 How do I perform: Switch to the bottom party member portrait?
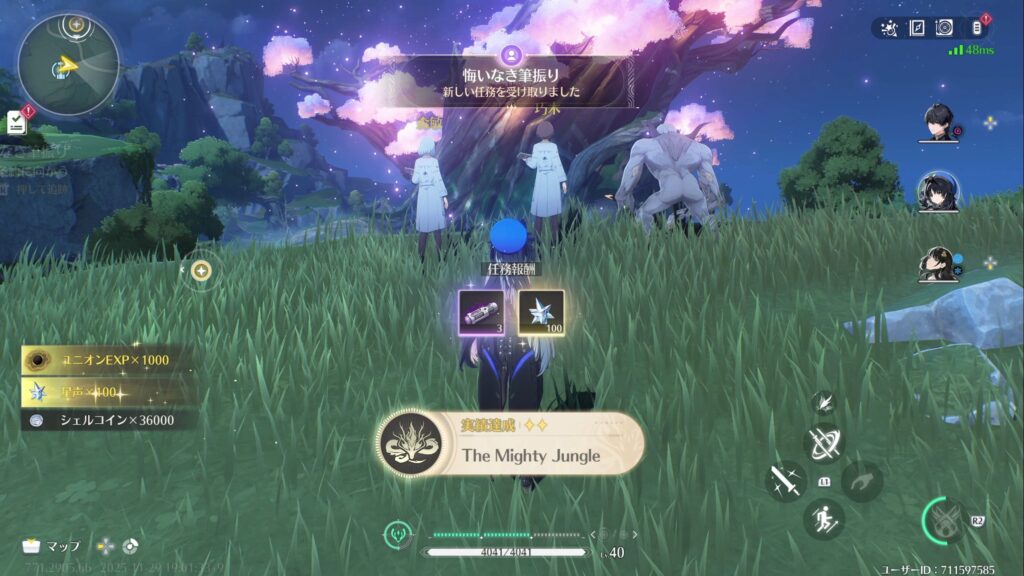[x=938, y=264]
